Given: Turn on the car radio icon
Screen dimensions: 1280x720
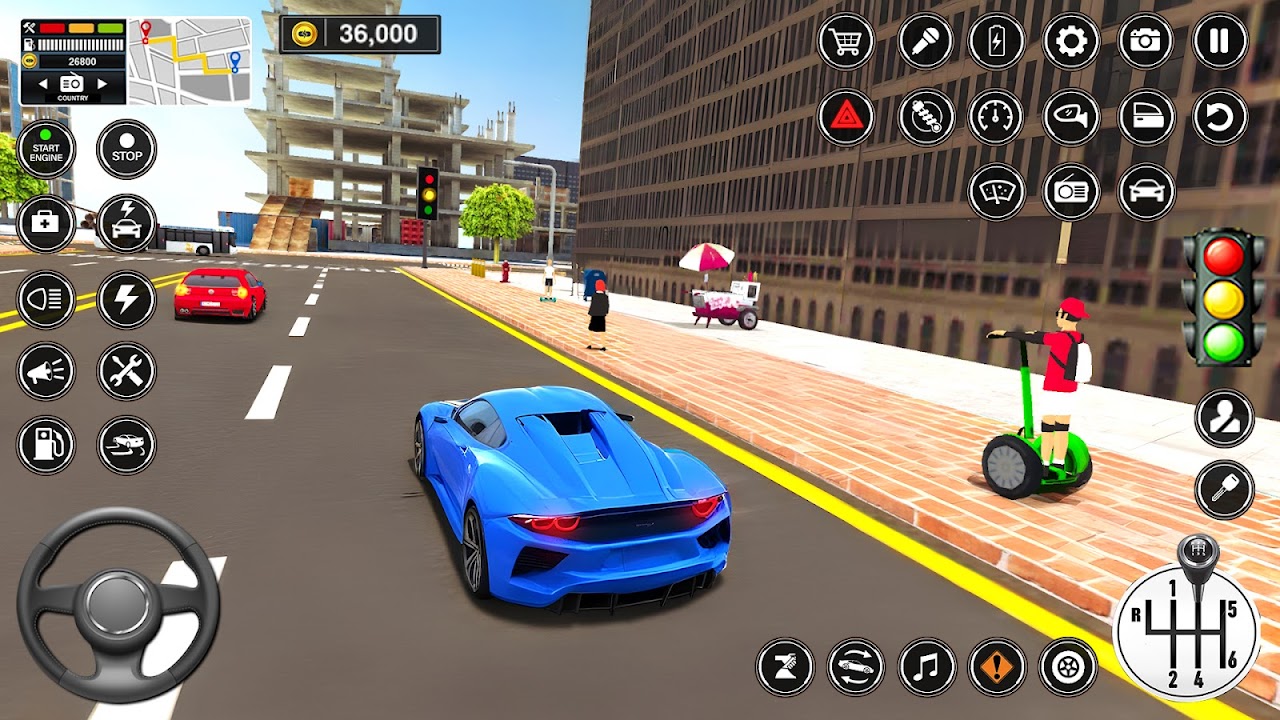Looking at the screenshot, I should tap(1071, 191).
